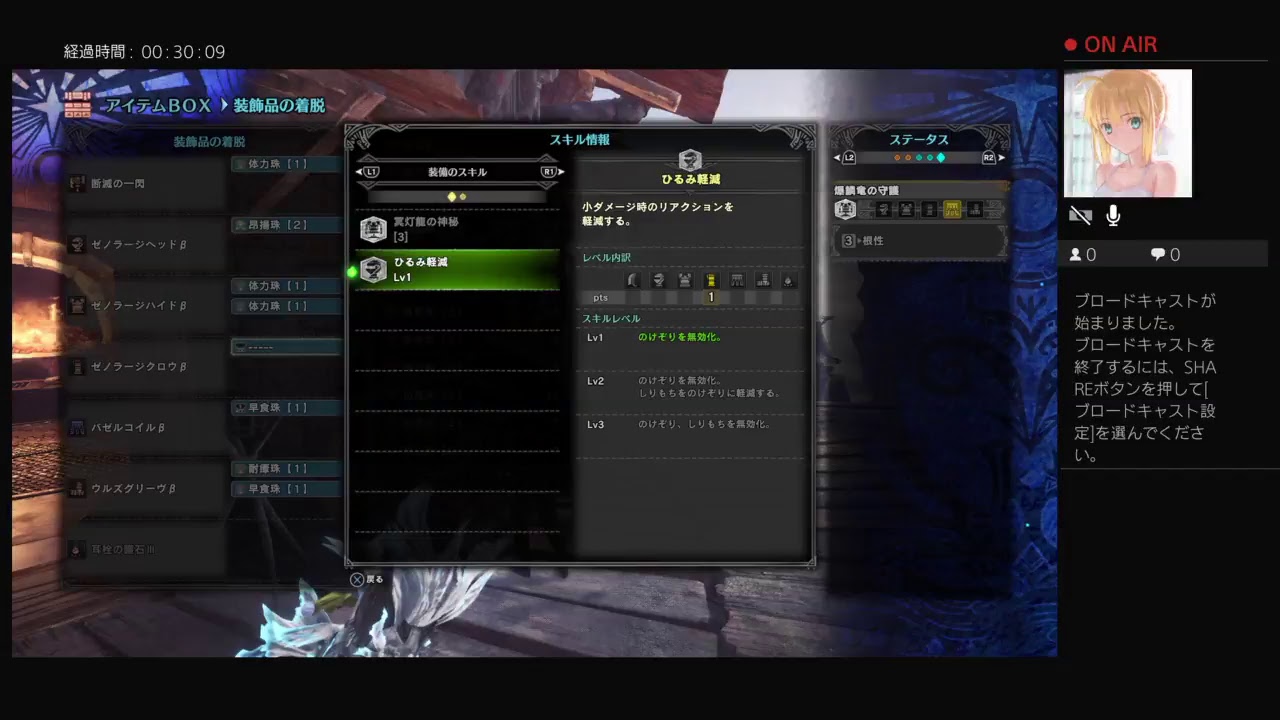Select the 耐震珠【1】 decoration slot
Viewport: 1280px width, 720px height.
(286, 468)
